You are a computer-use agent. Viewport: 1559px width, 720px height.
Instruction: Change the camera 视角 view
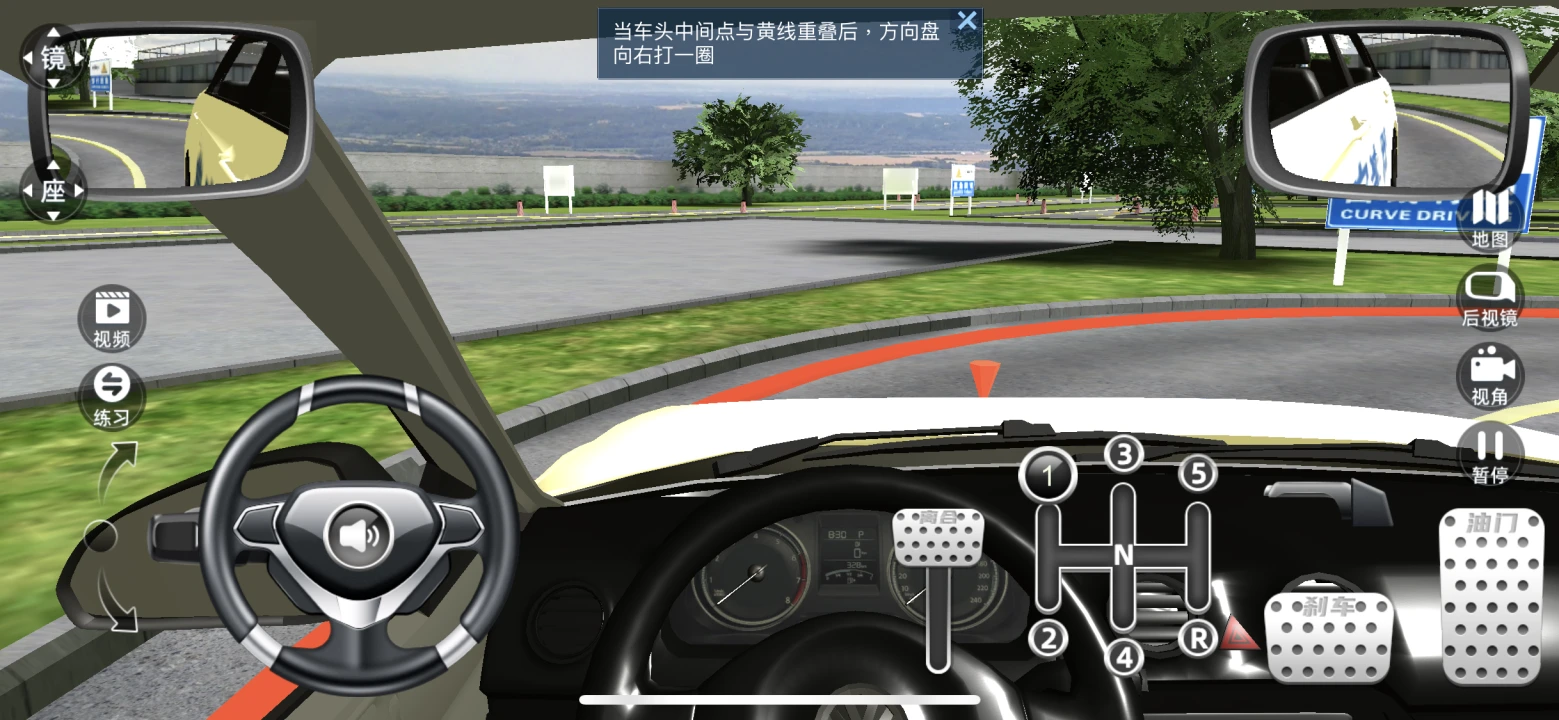pyautogui.click(x=1490, y=374)
